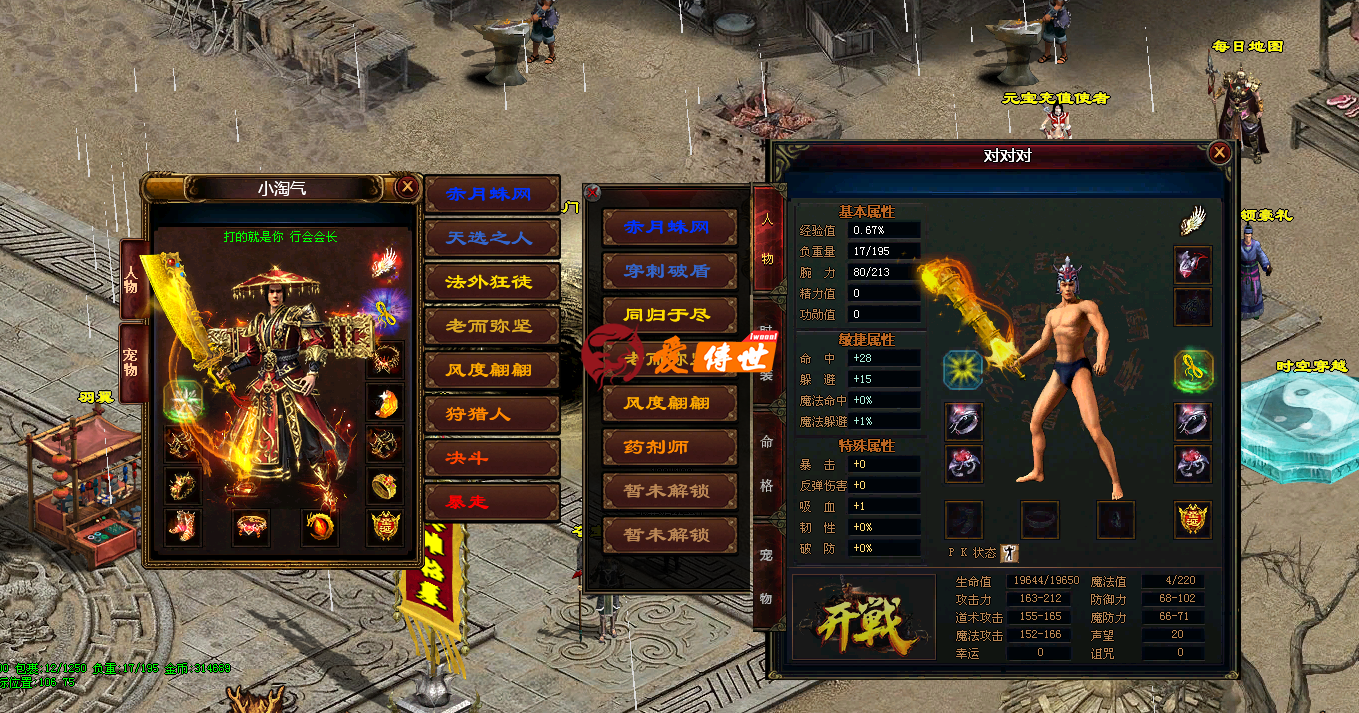Select the 穿刺破盾 title
The image size is (1359, 713).
[669, 271]
